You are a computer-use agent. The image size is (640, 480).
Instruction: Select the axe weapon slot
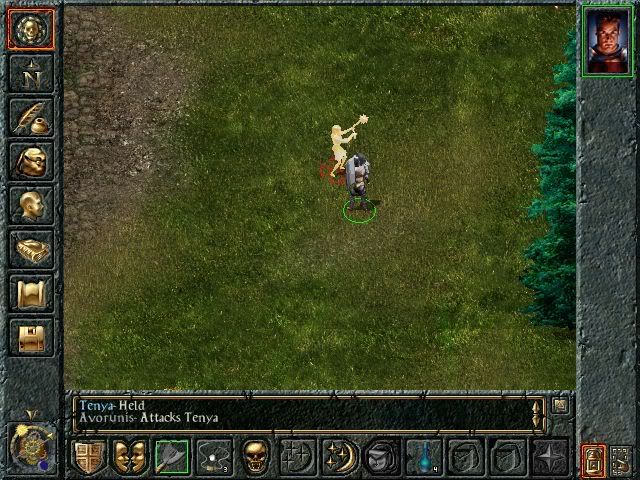[x=171, y=457]
